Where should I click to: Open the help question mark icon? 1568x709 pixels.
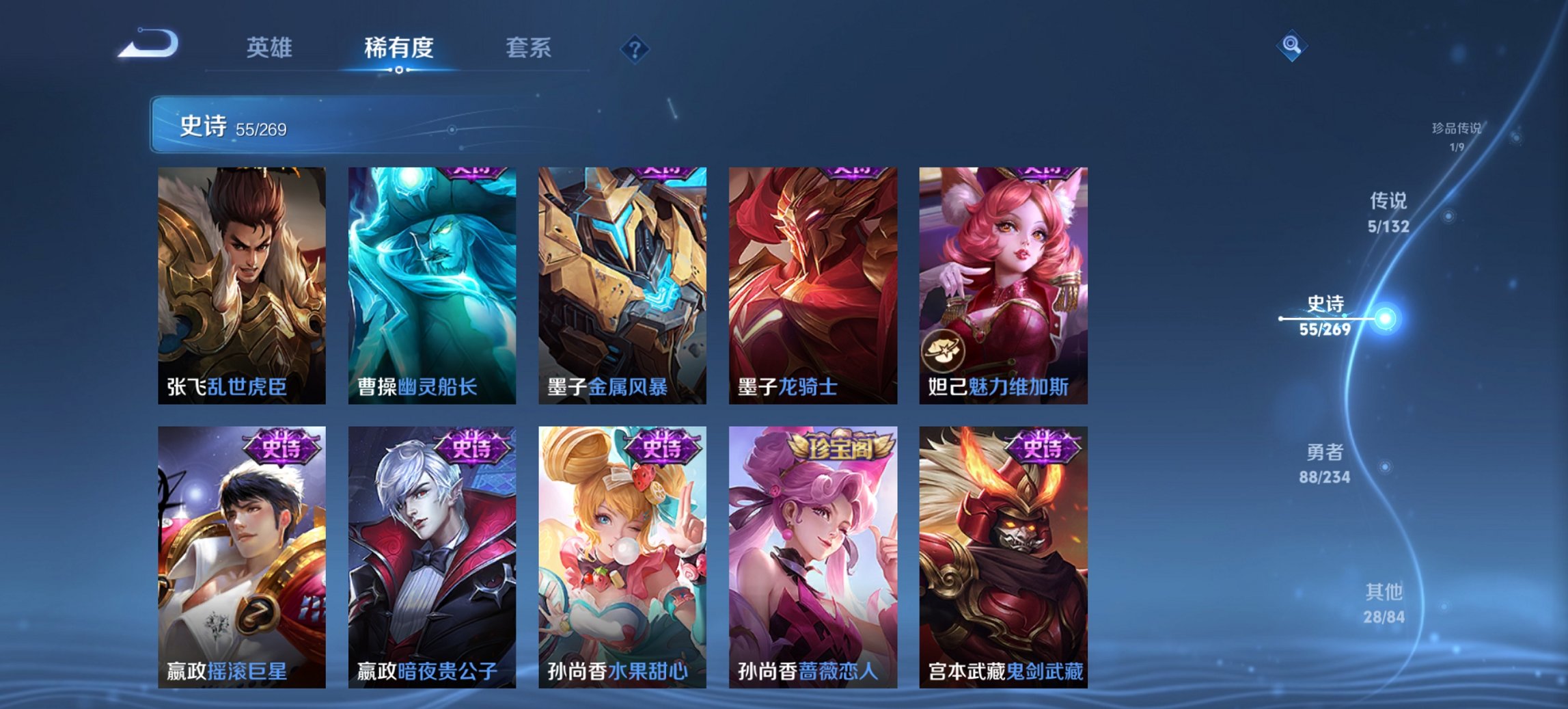point(634,49)
